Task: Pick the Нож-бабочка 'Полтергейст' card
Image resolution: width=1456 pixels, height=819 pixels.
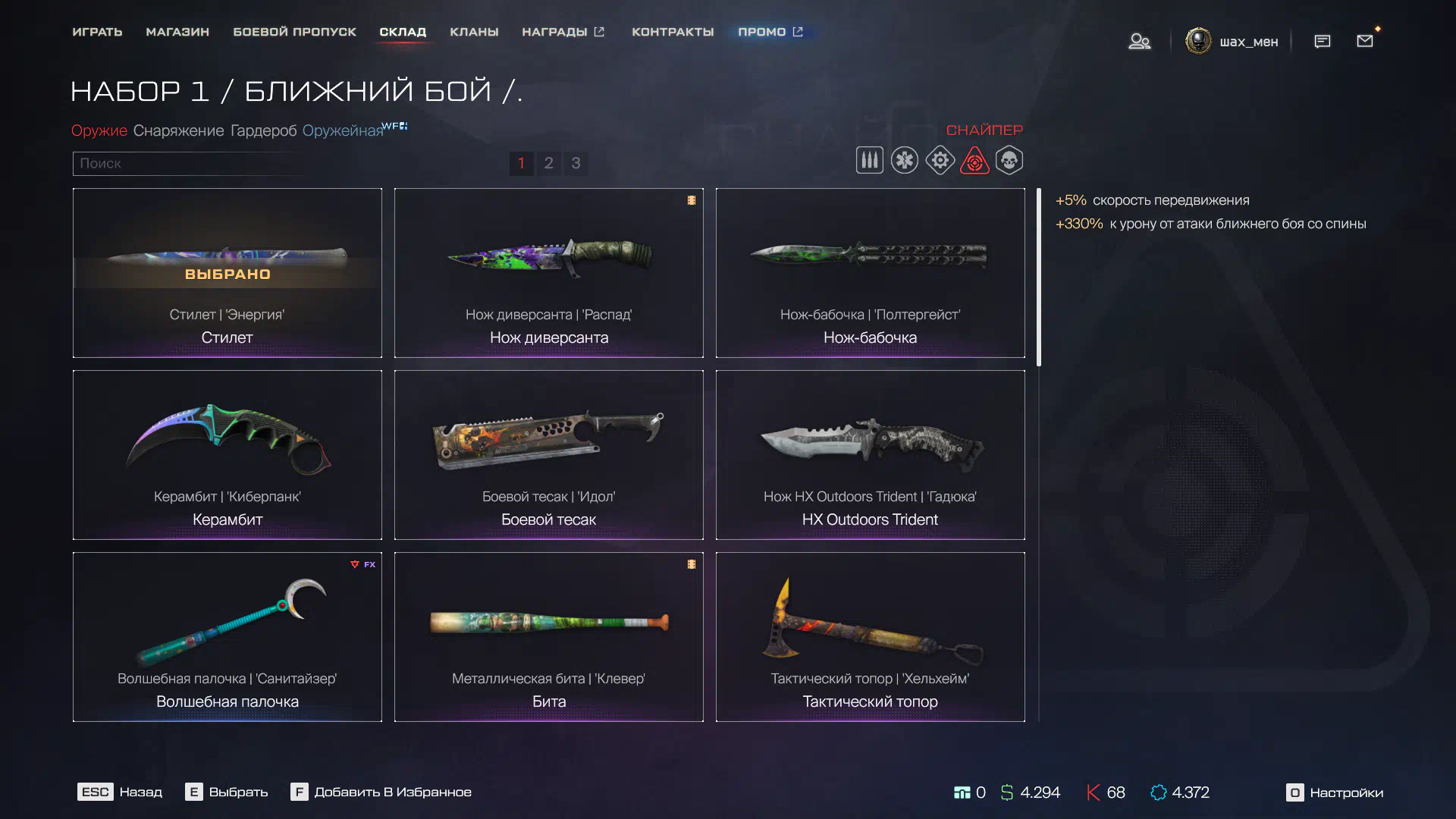Action: tap(870, 273)
